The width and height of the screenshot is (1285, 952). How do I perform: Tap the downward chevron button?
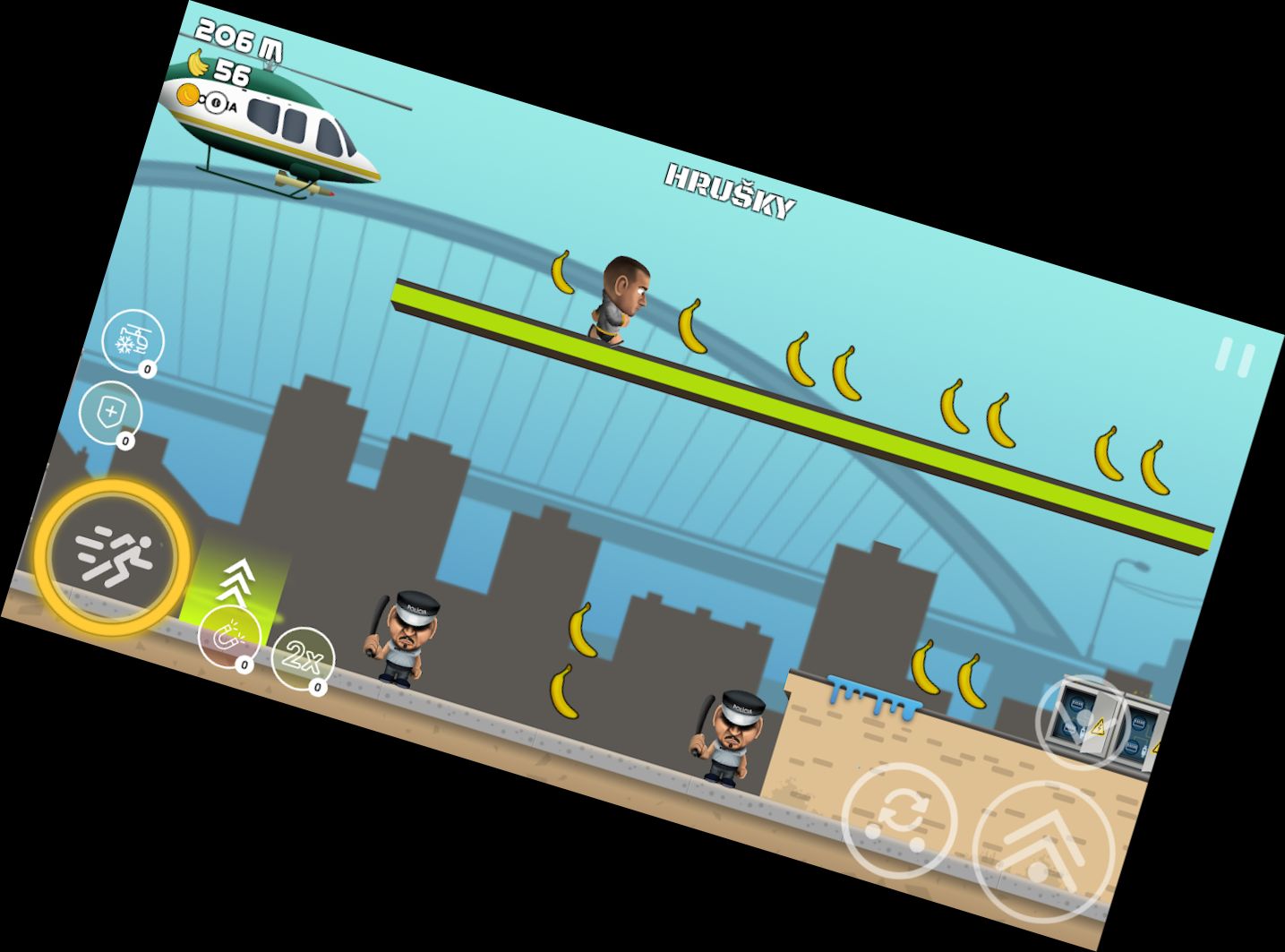(x=1082, y=721)
